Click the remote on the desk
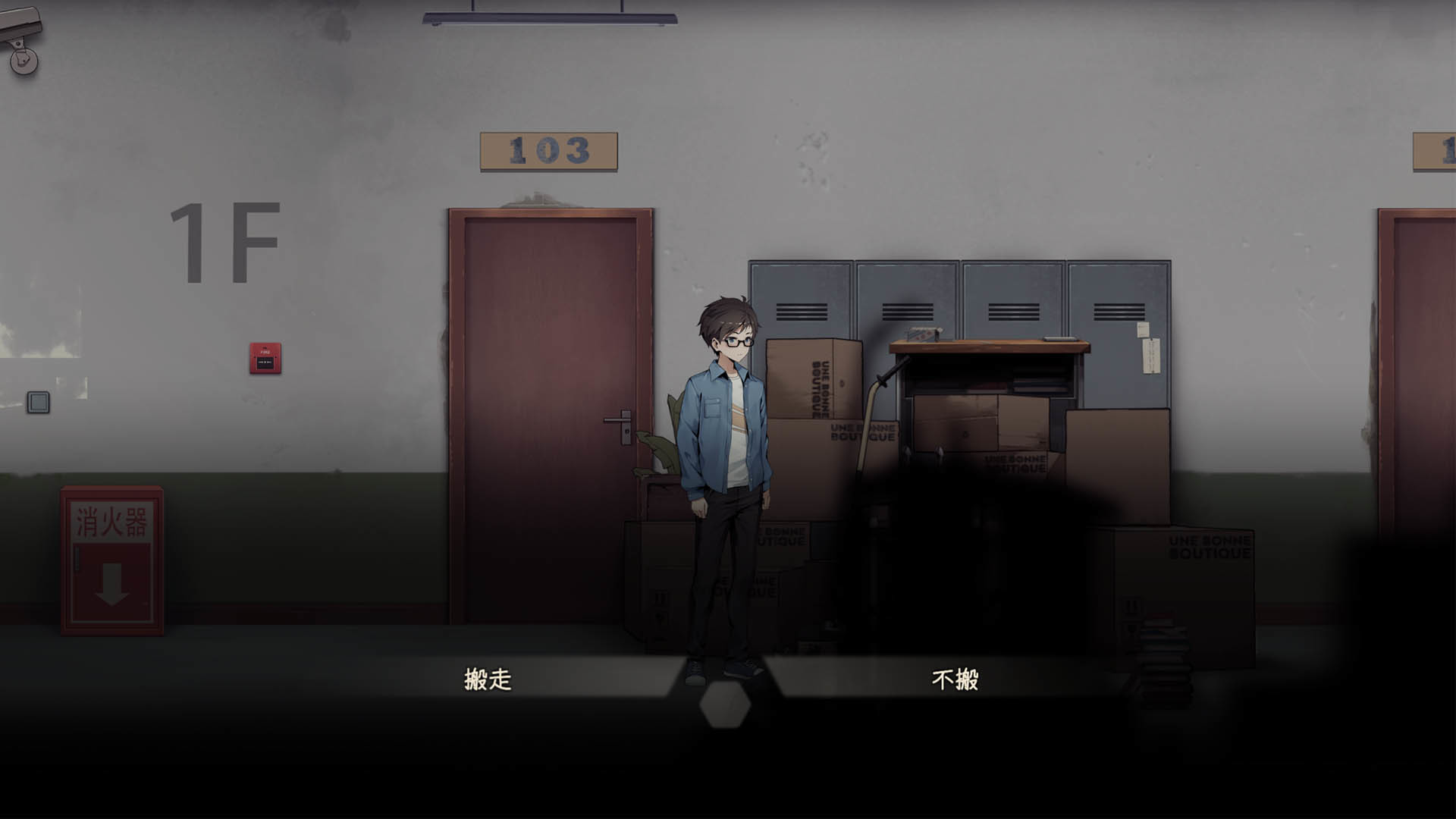Viewport: 1456px width, 819px height. [x=1059, y=338]
